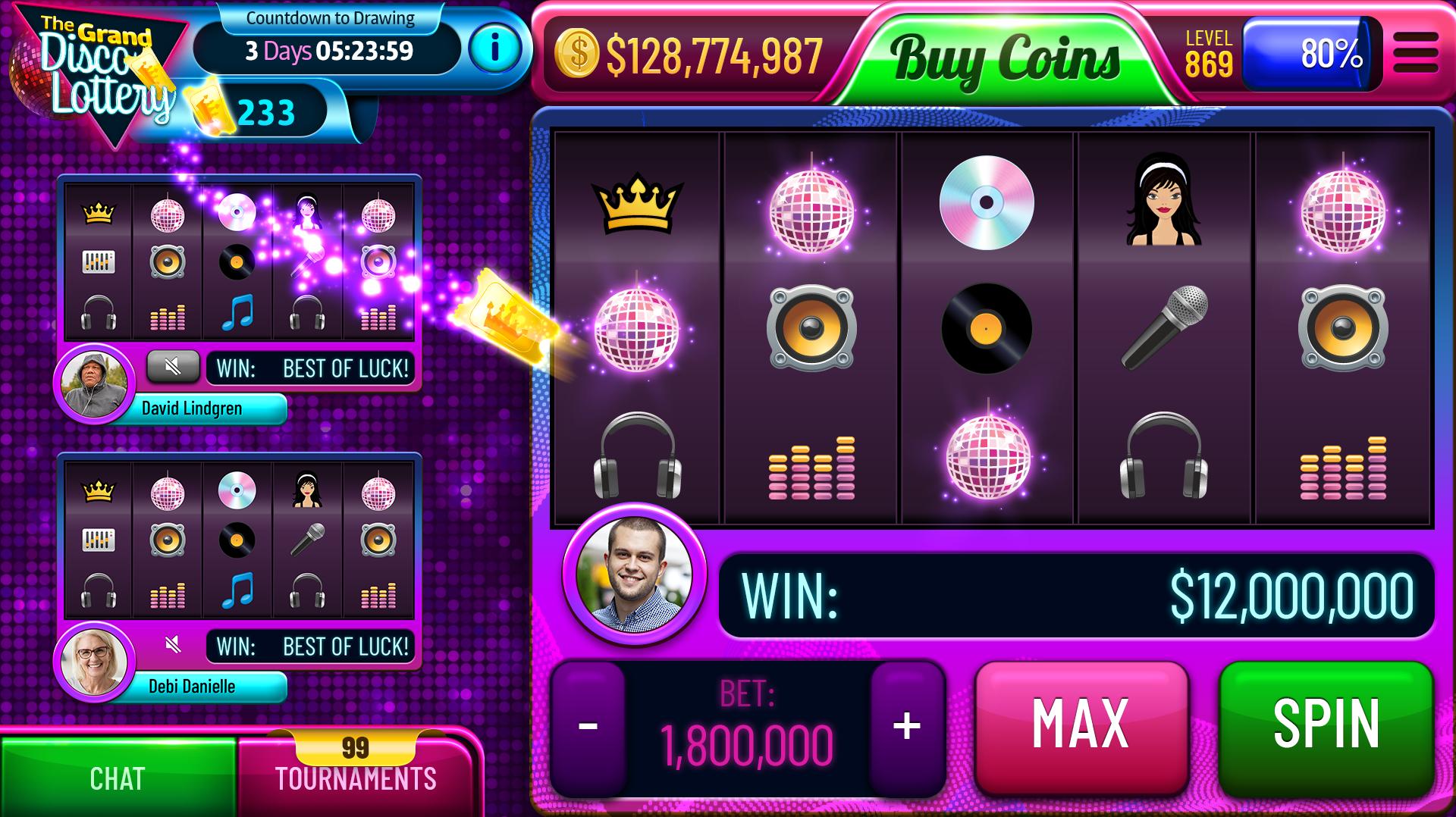Toggle mute on Debi Danielle's slot panel

coord(173,645)
